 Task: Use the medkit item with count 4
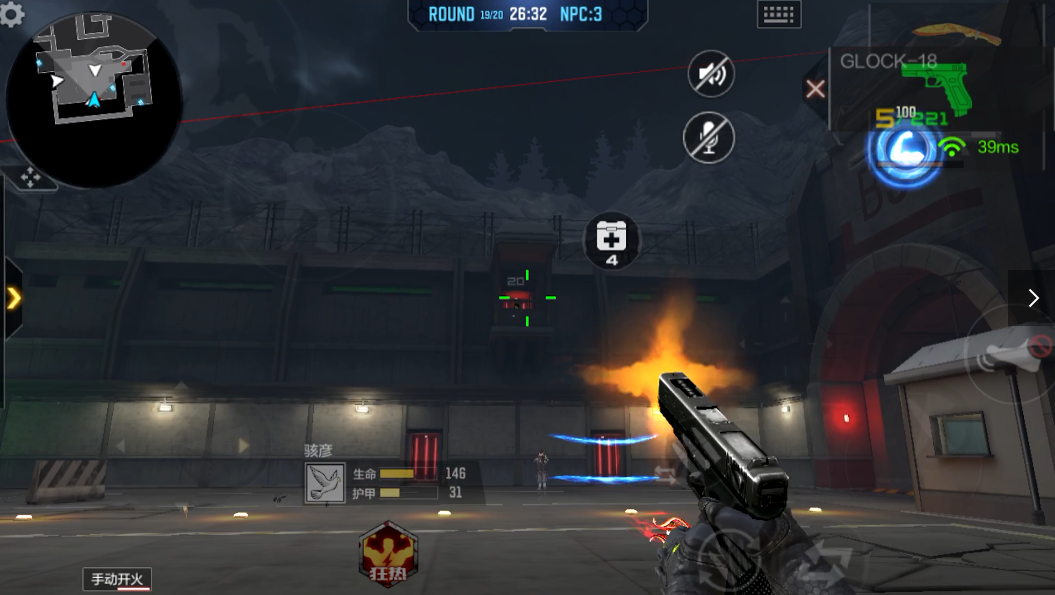611,241
